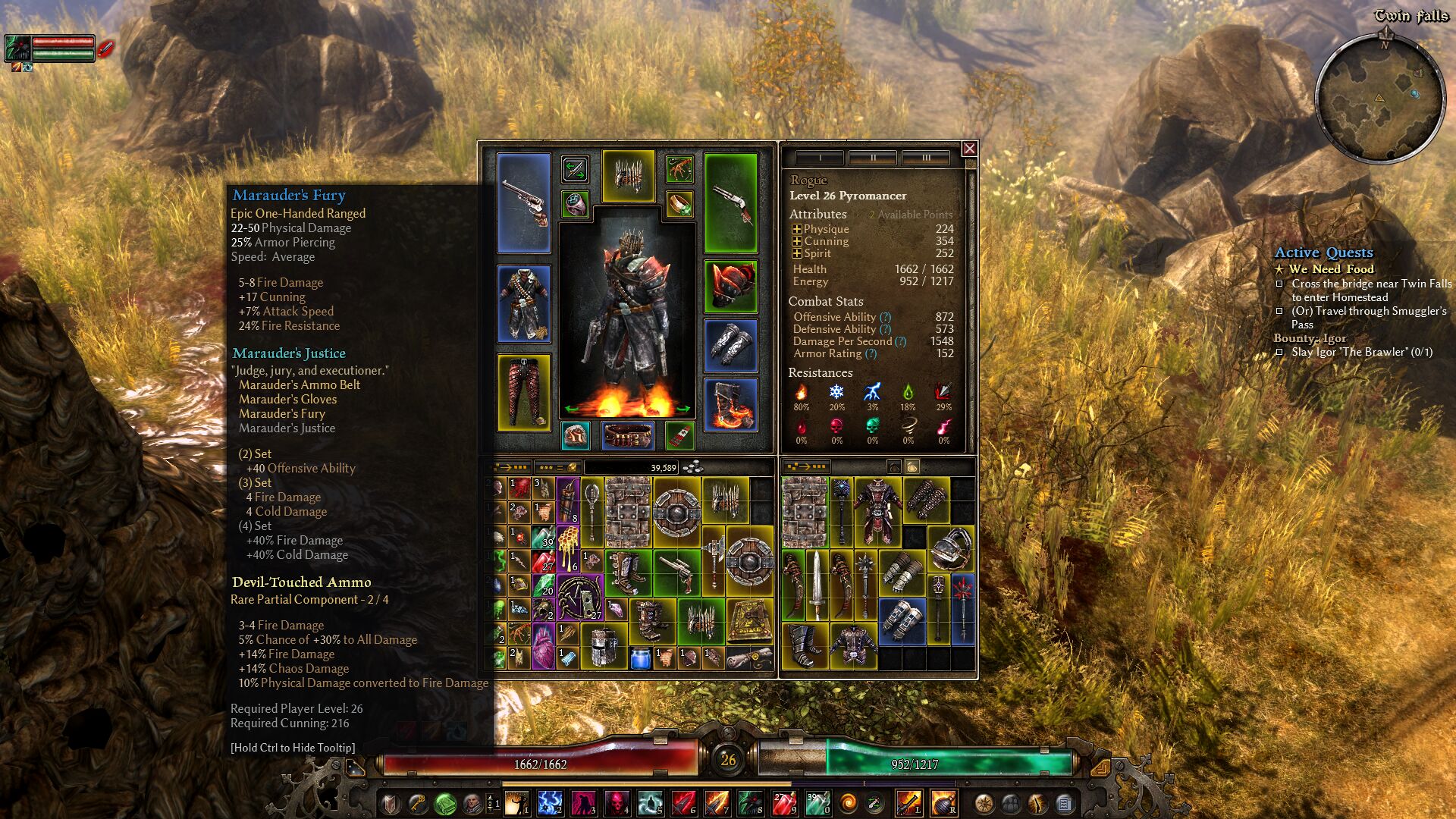This screenshot has width=1456, height=819.
Task: Pick the dynamite stack in the inventory
Action: point(568,500)
